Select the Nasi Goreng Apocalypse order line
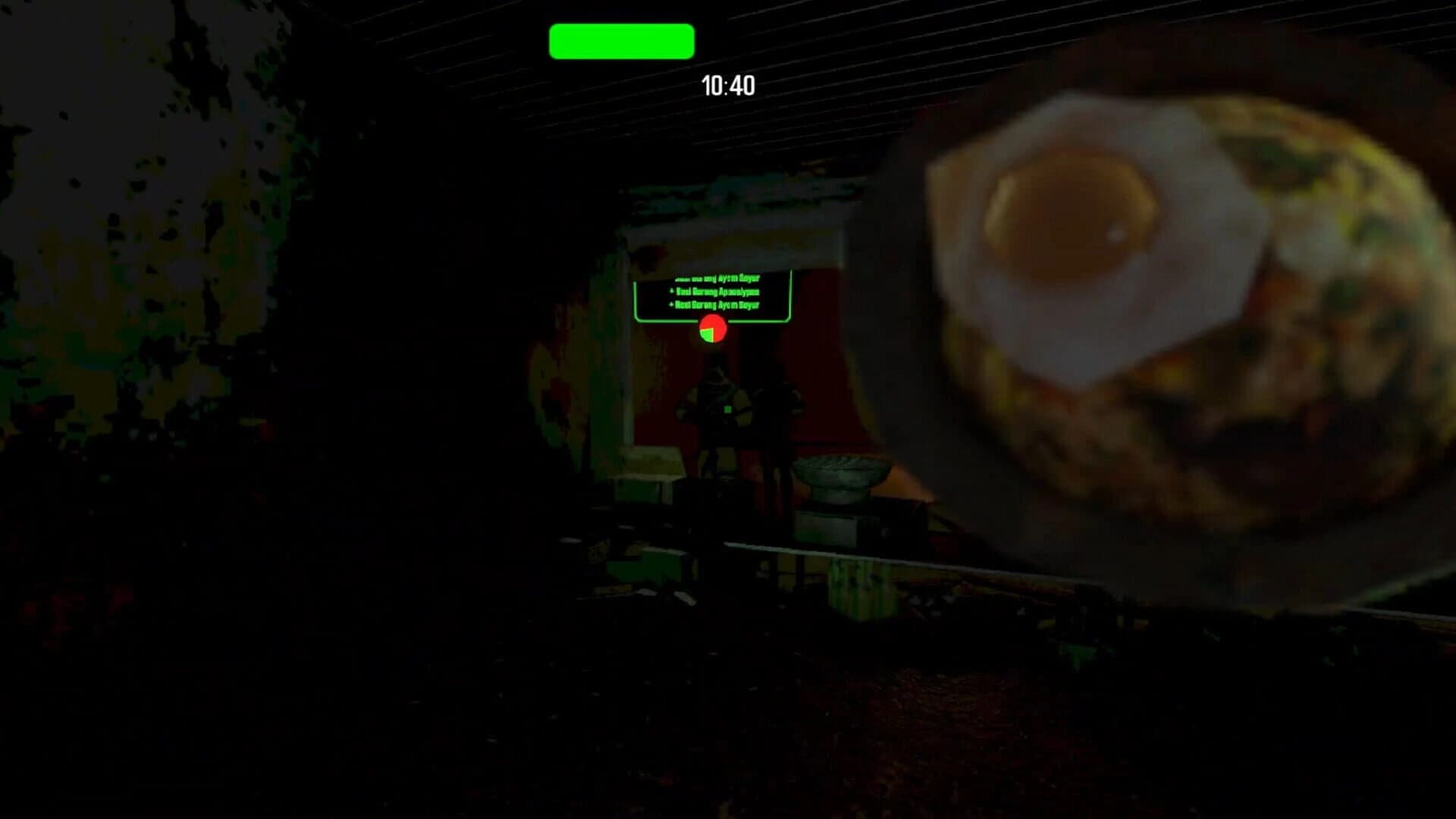This screenshot has height=819, width=1456. click(715, 293)
